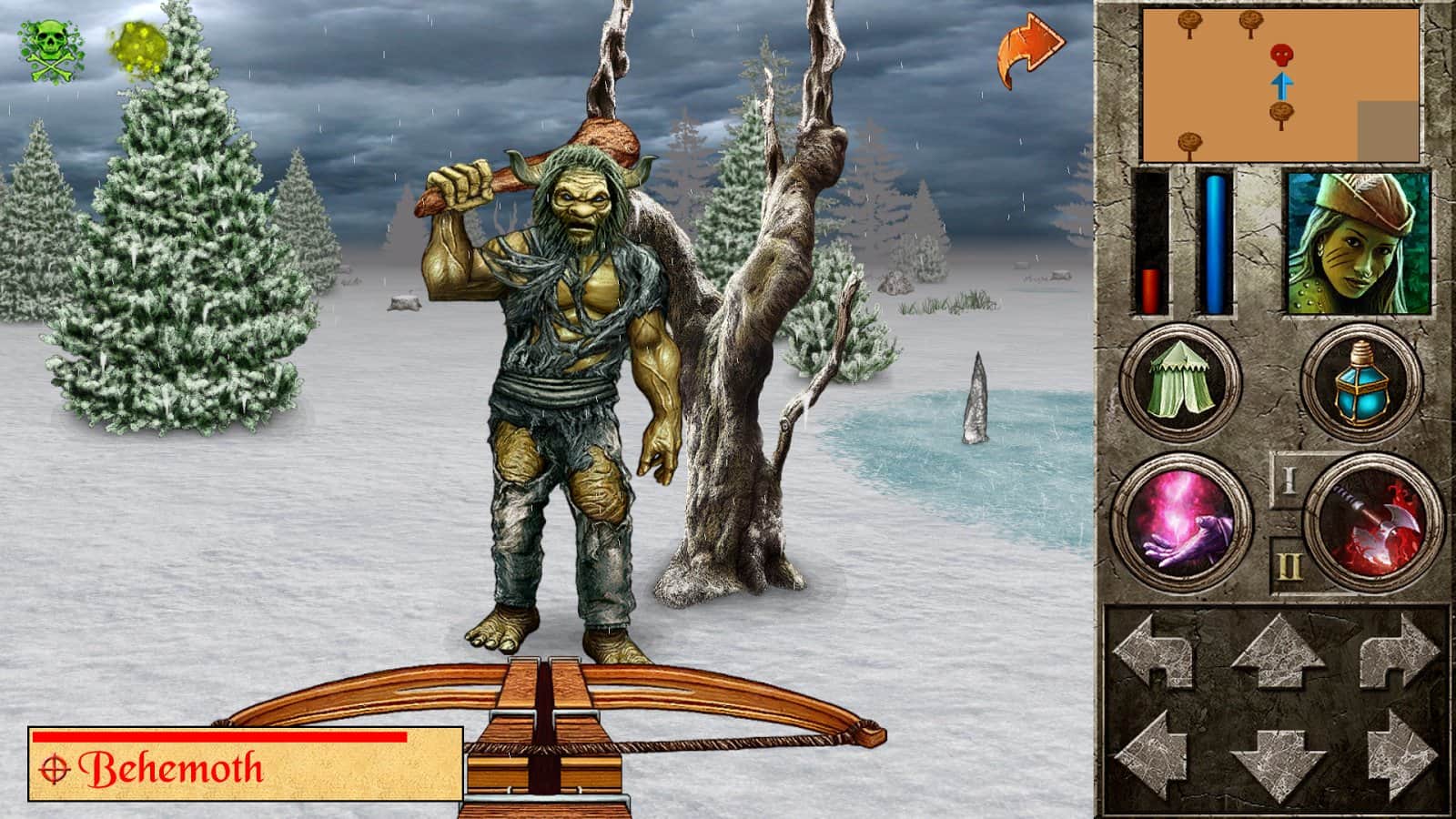Click the lantern icon to toggle light

pos(1361,380)
